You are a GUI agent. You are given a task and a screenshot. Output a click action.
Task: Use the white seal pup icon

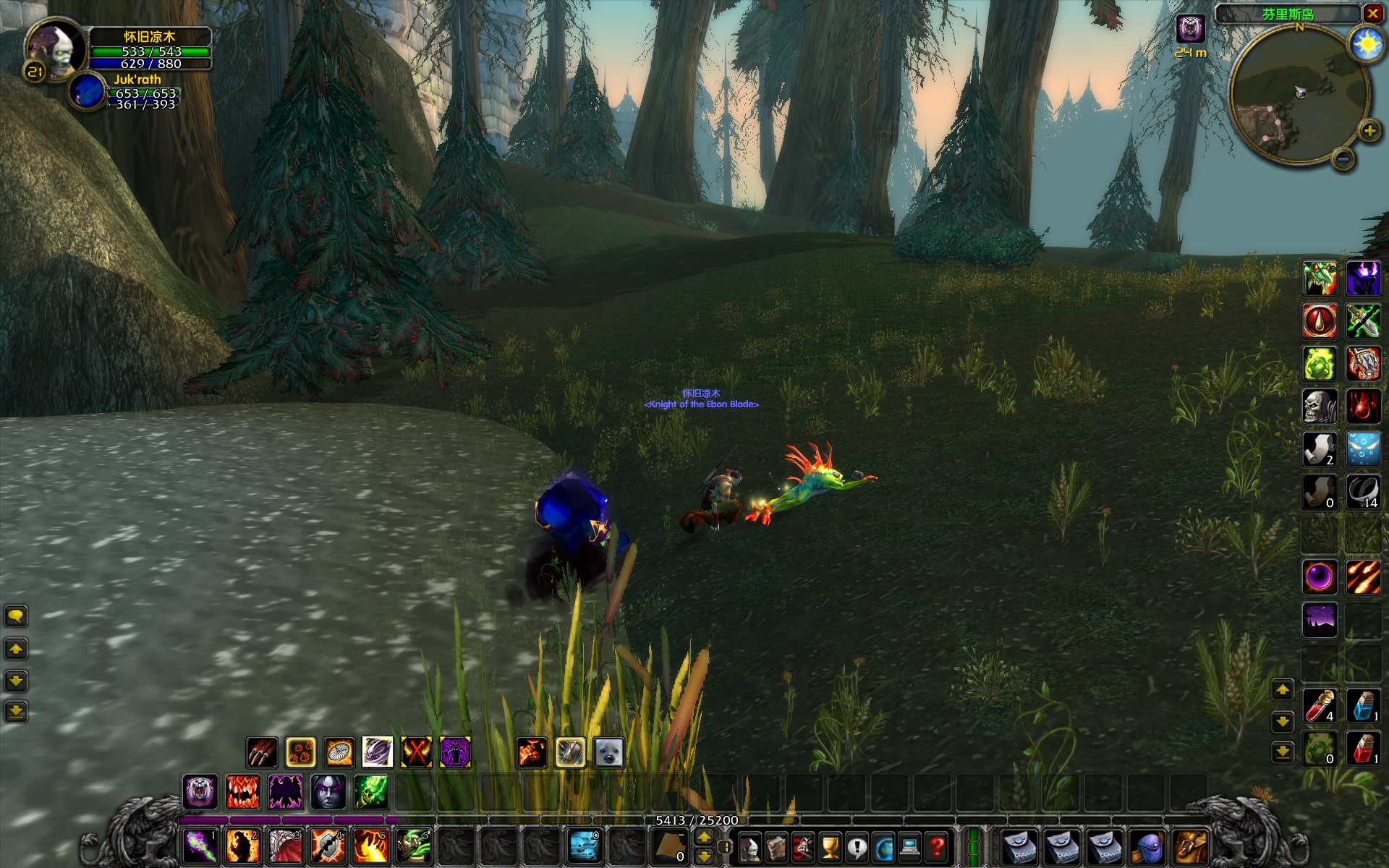608,752
